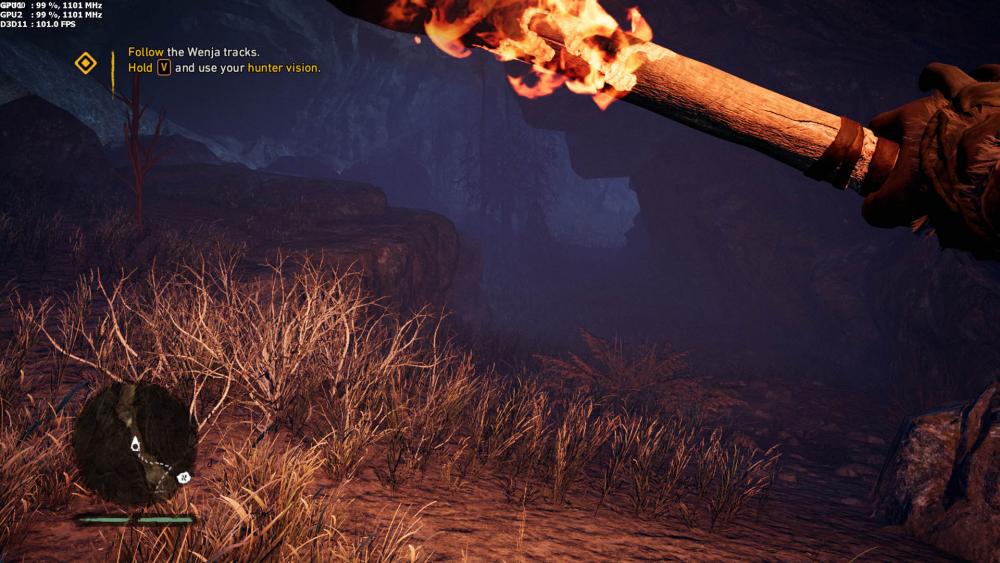Select the yellow diamond objective marker icon

click(86, 63)
